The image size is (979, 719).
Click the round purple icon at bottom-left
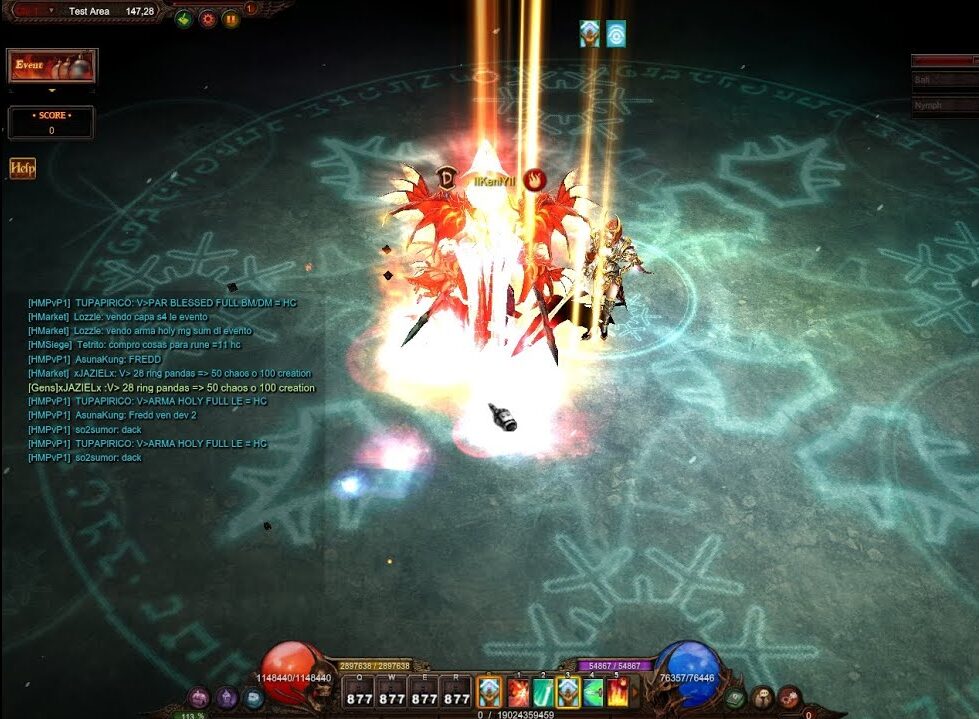pyautogui.click(x=199, y=697)
